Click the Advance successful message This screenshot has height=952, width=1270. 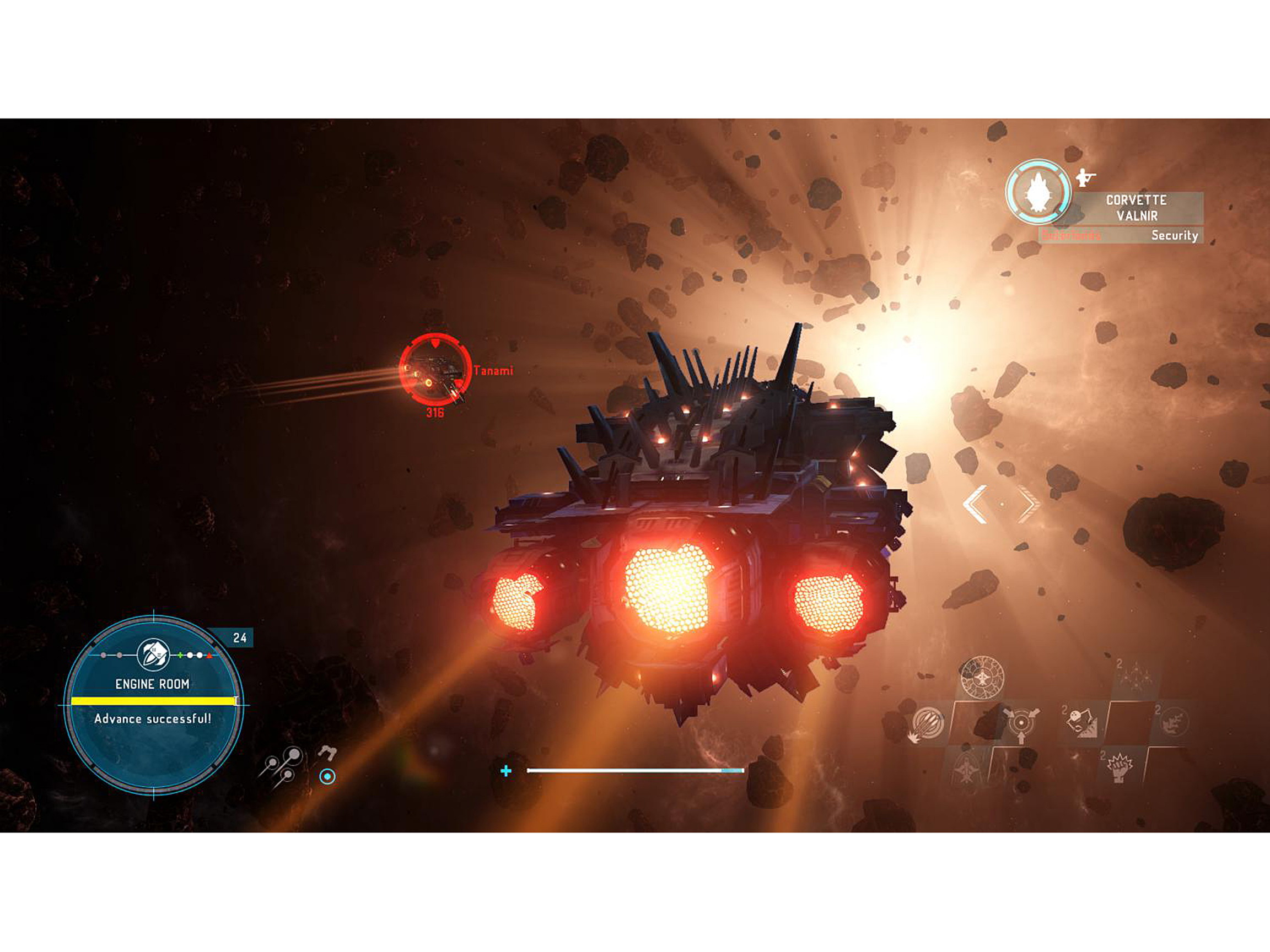click(x=153, y=720)
